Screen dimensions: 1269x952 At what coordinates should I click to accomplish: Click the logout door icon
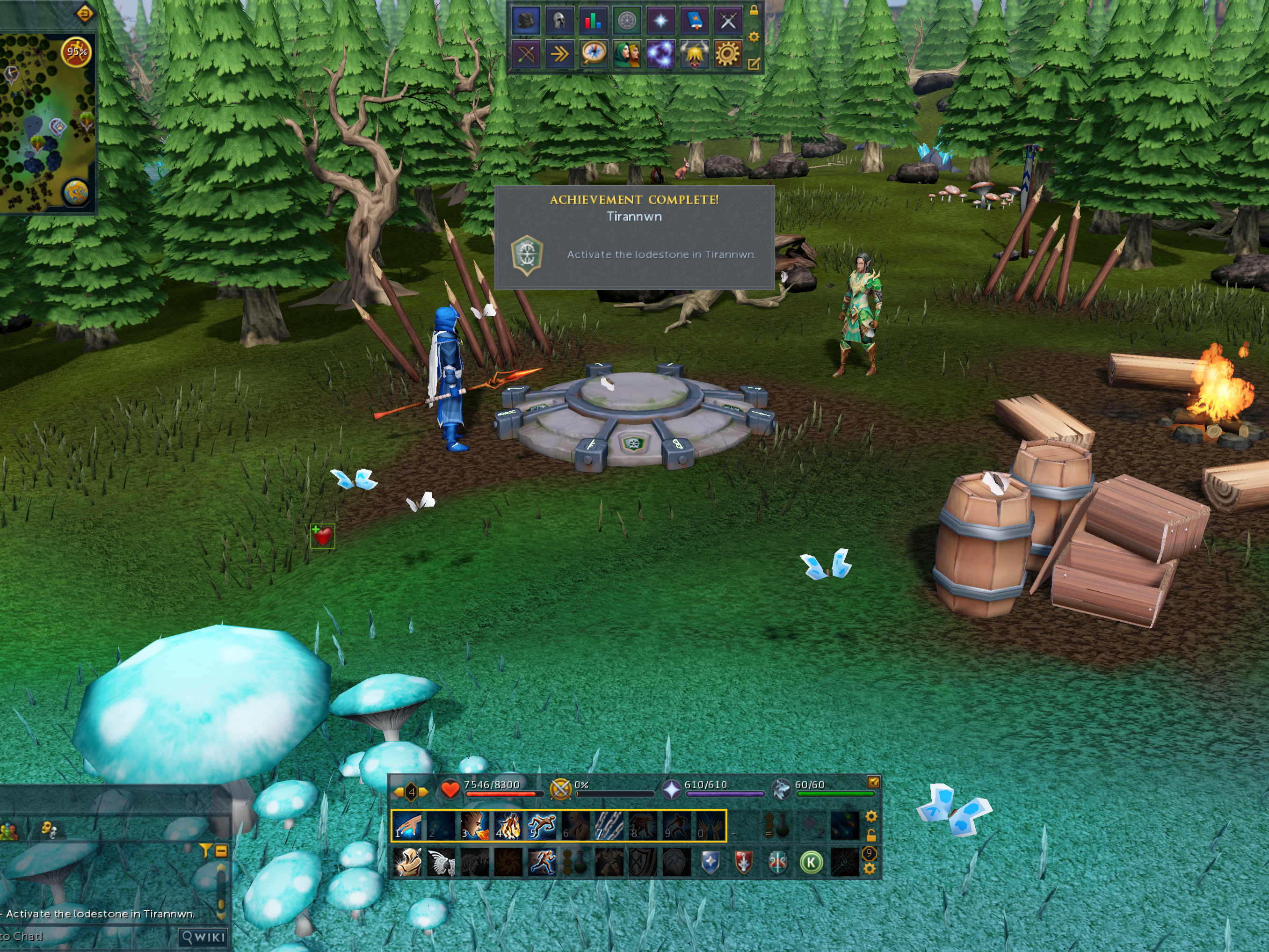coord(84,13)
